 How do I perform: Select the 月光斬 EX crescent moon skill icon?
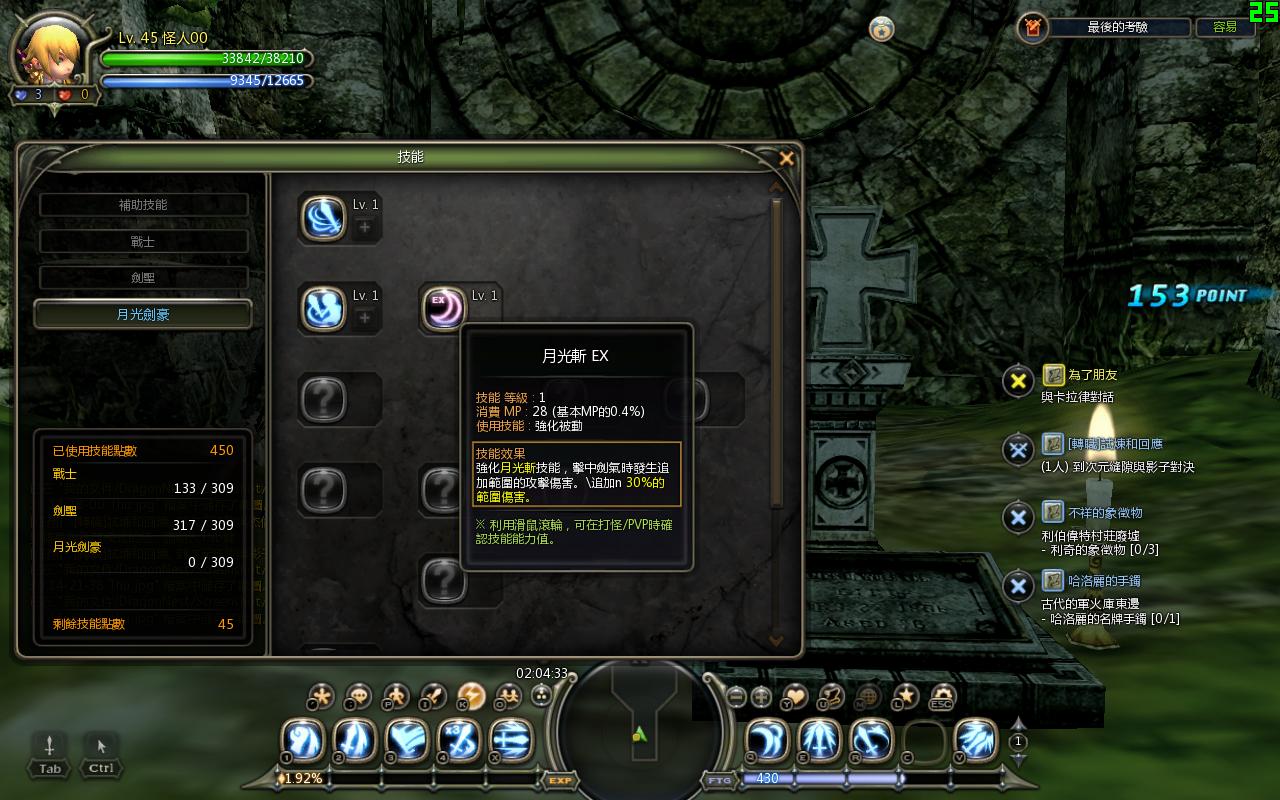tap(443, 308)
